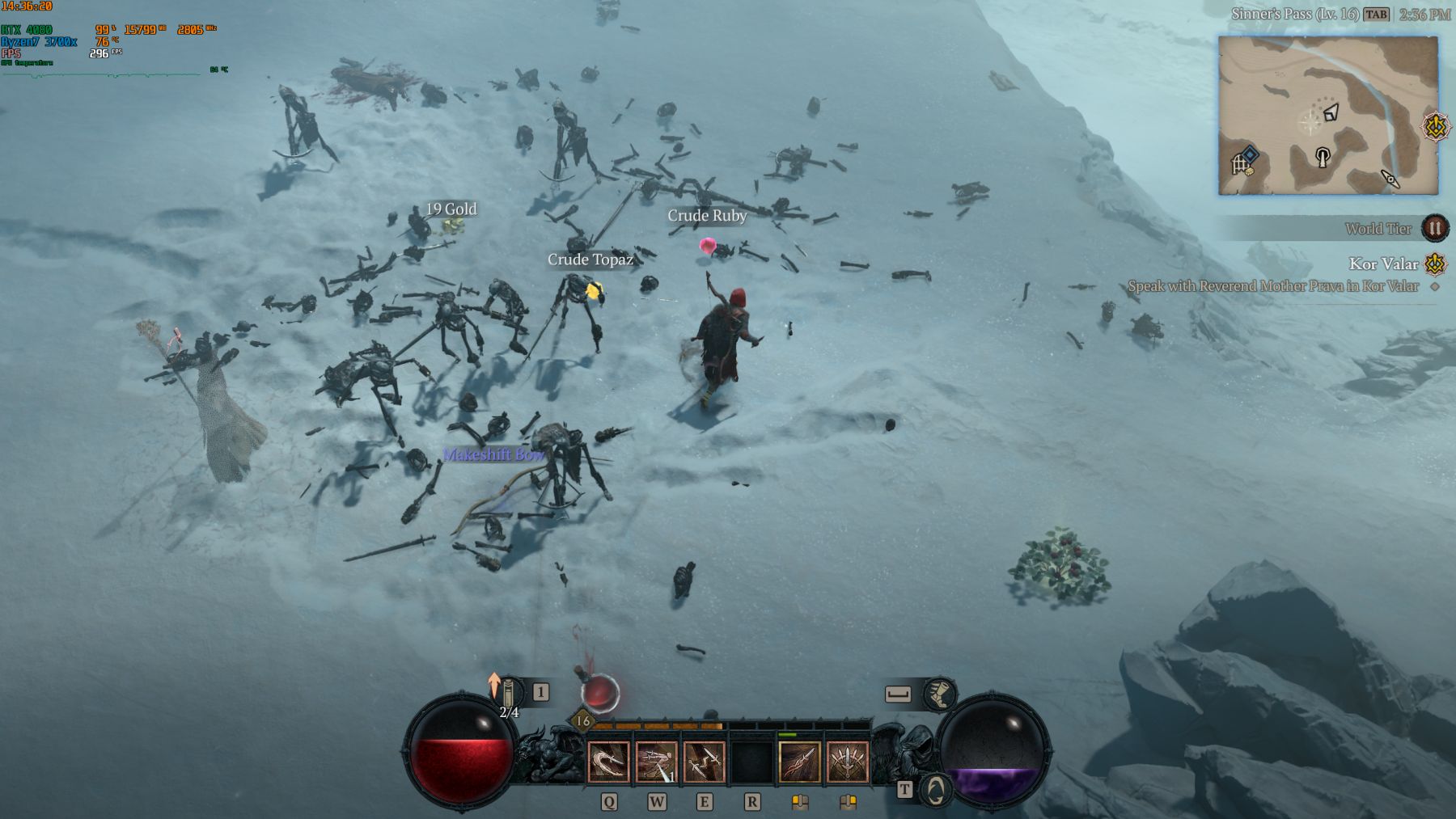1456x819 pixels.
Task: Select the keyhole-shaped marker on the minimap
Action: 1323,156
